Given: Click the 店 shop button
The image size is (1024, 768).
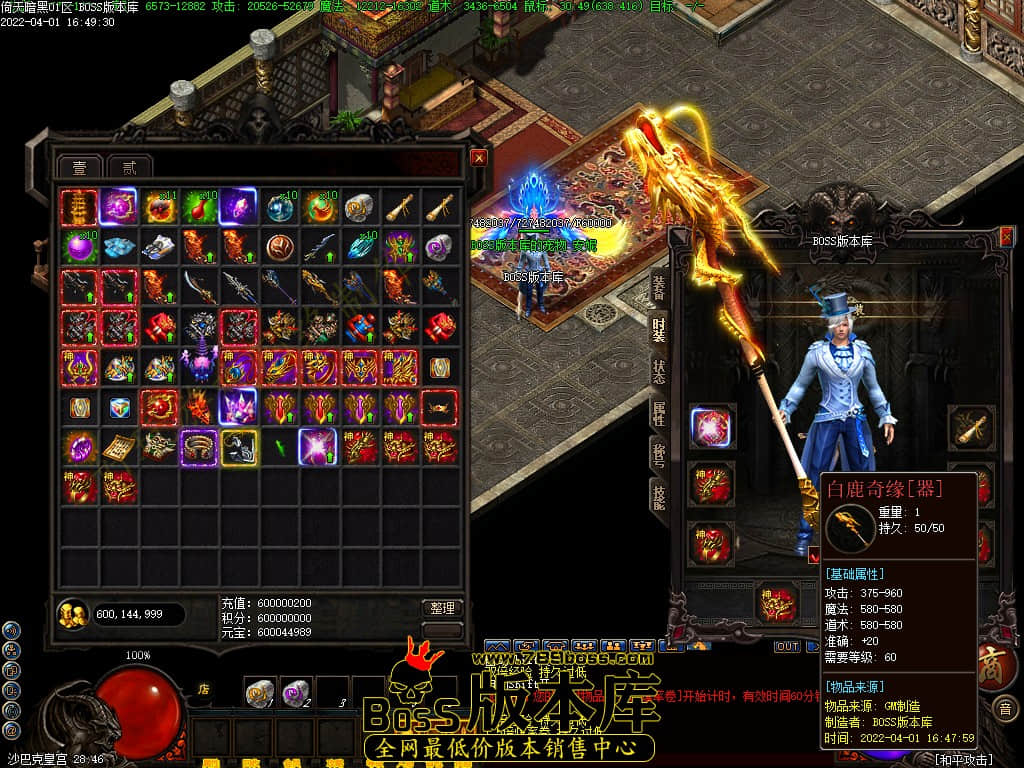Looking at the screenshot, I should tap(203, 688).
